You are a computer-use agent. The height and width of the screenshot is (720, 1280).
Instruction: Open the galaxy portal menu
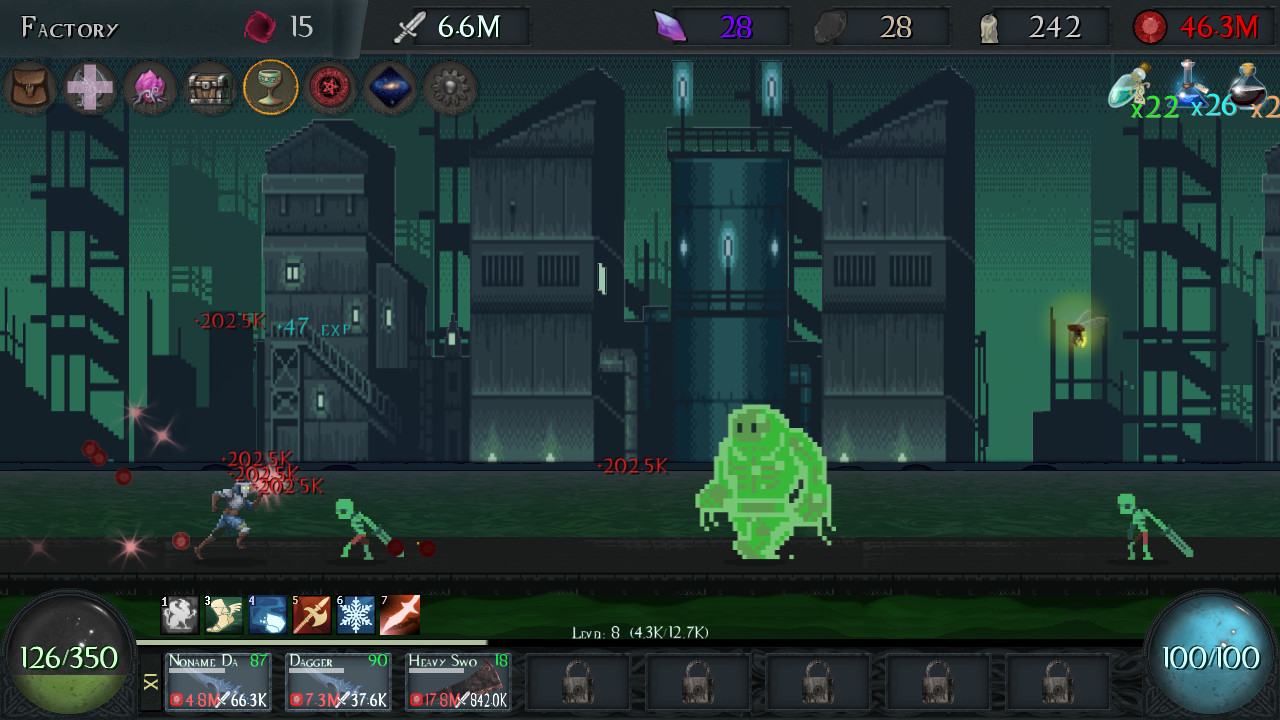pos(390,87)
